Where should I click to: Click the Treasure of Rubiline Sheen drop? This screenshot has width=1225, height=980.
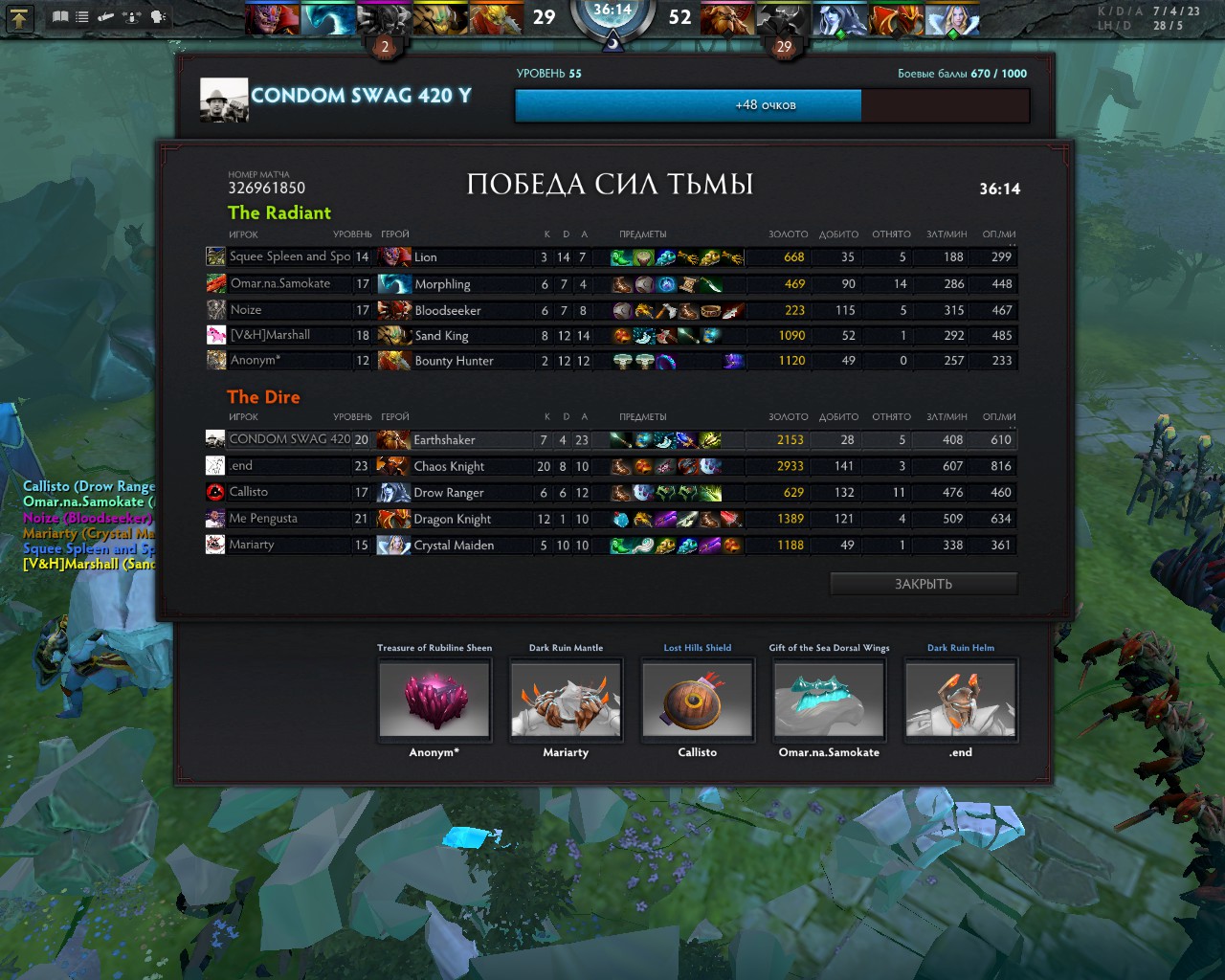coord(434,700)
